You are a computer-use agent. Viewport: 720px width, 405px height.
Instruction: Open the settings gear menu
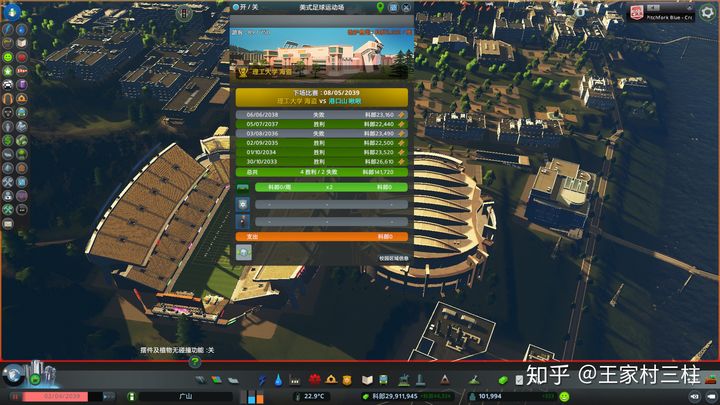(708, 13)
